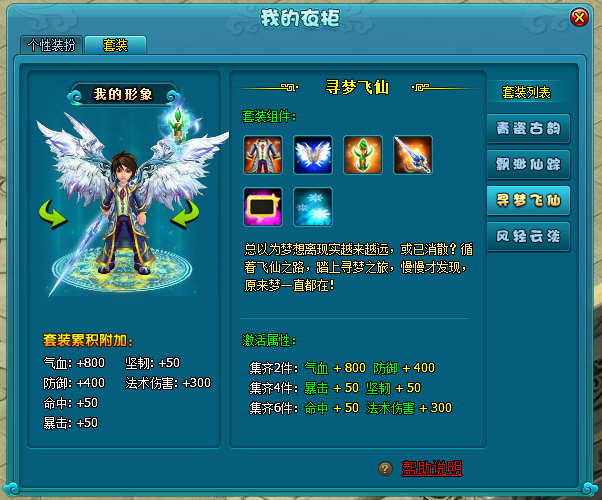
Task: Close the 我的衣柜 wardrobe window
Action: (579, 18)
